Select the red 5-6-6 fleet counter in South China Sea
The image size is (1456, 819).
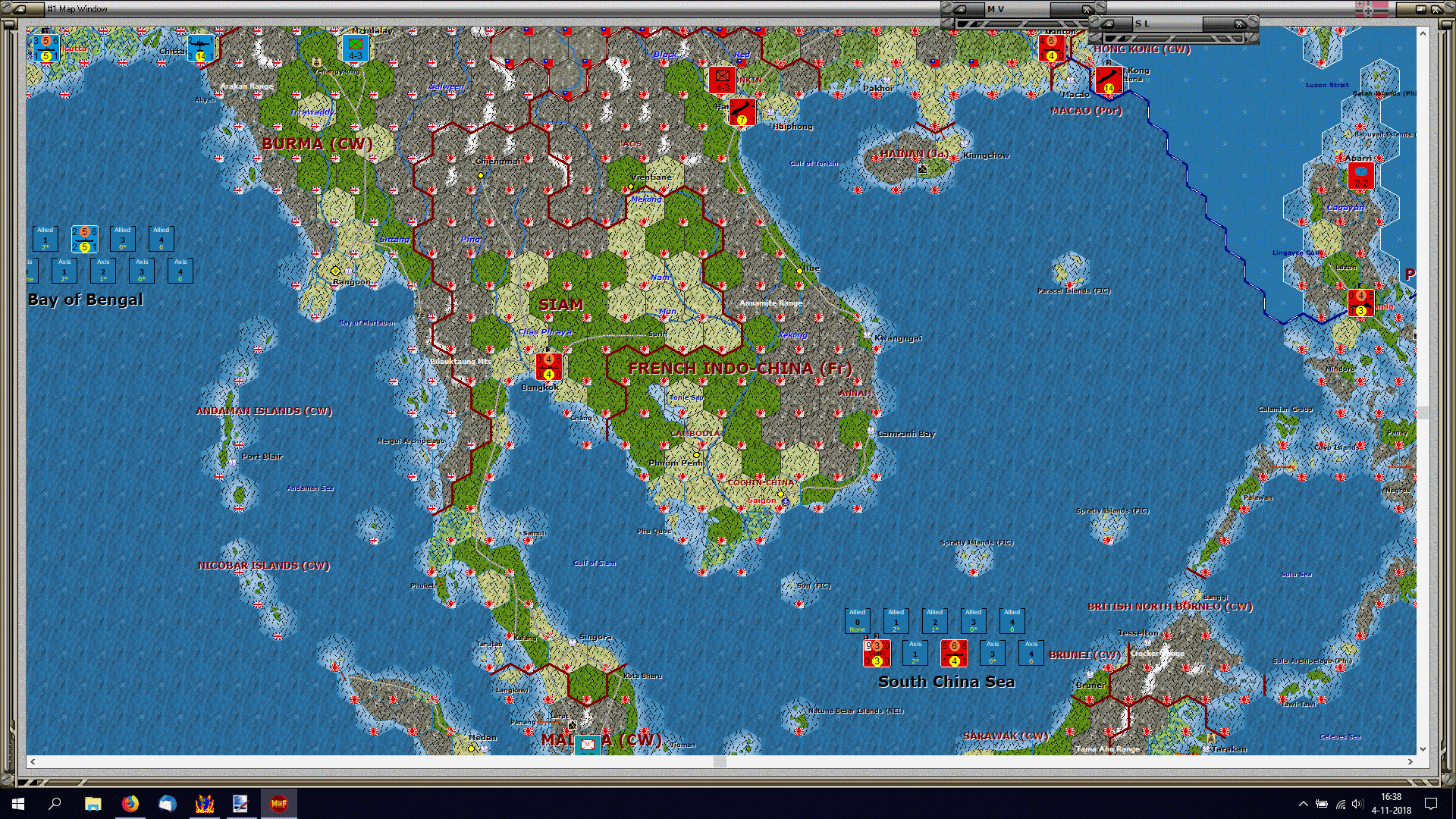(954, 652)
